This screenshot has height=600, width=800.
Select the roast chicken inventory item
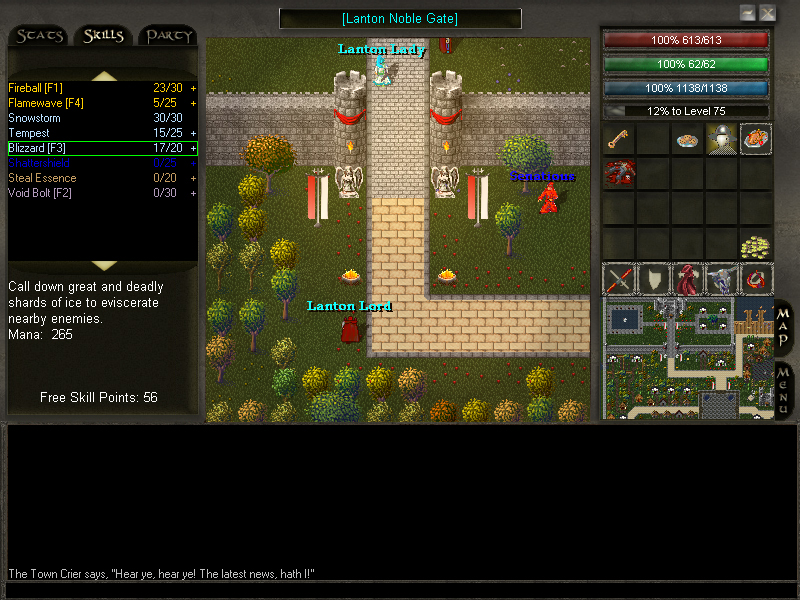[755, 139]
